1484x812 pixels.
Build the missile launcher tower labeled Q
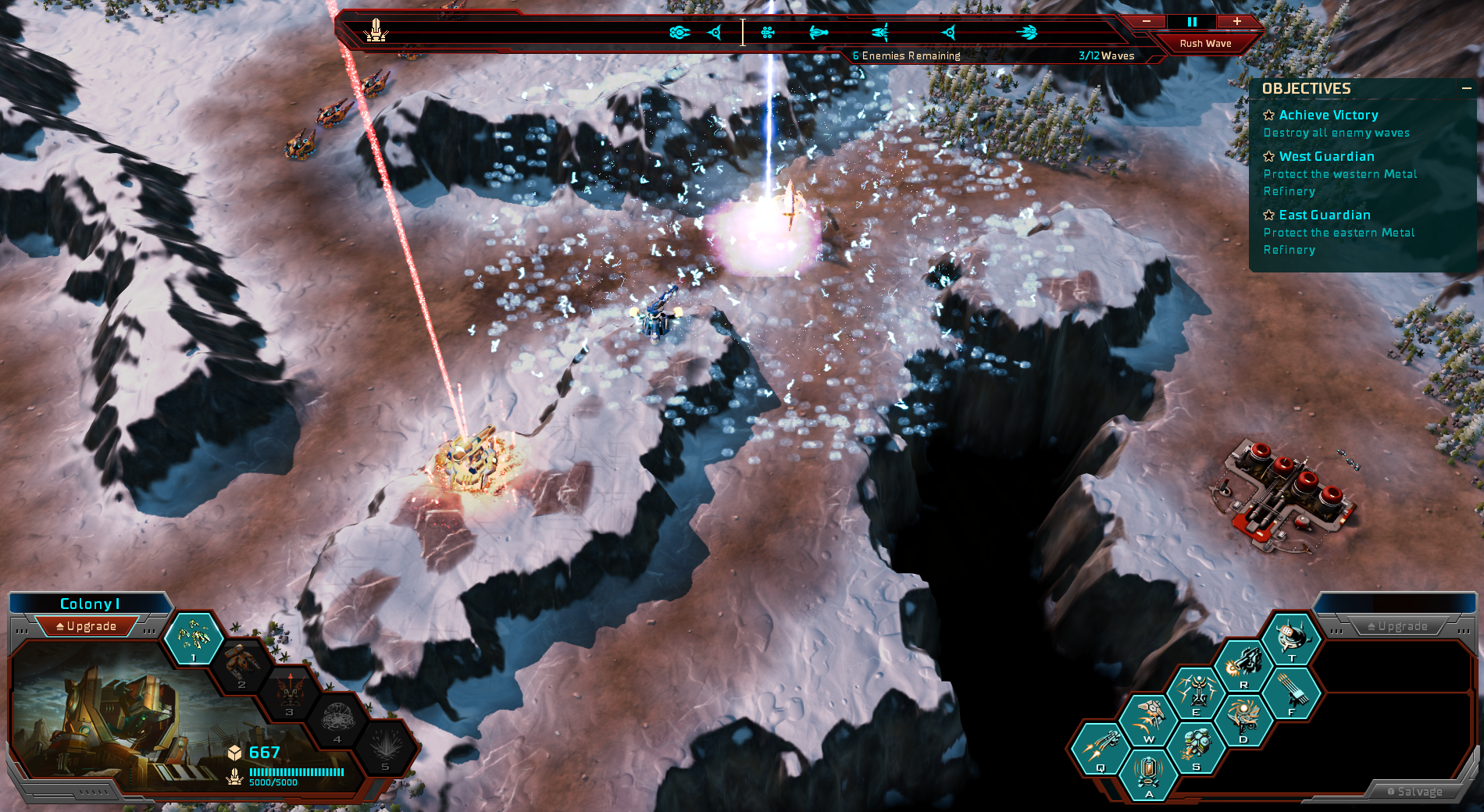click(1100, 748)
